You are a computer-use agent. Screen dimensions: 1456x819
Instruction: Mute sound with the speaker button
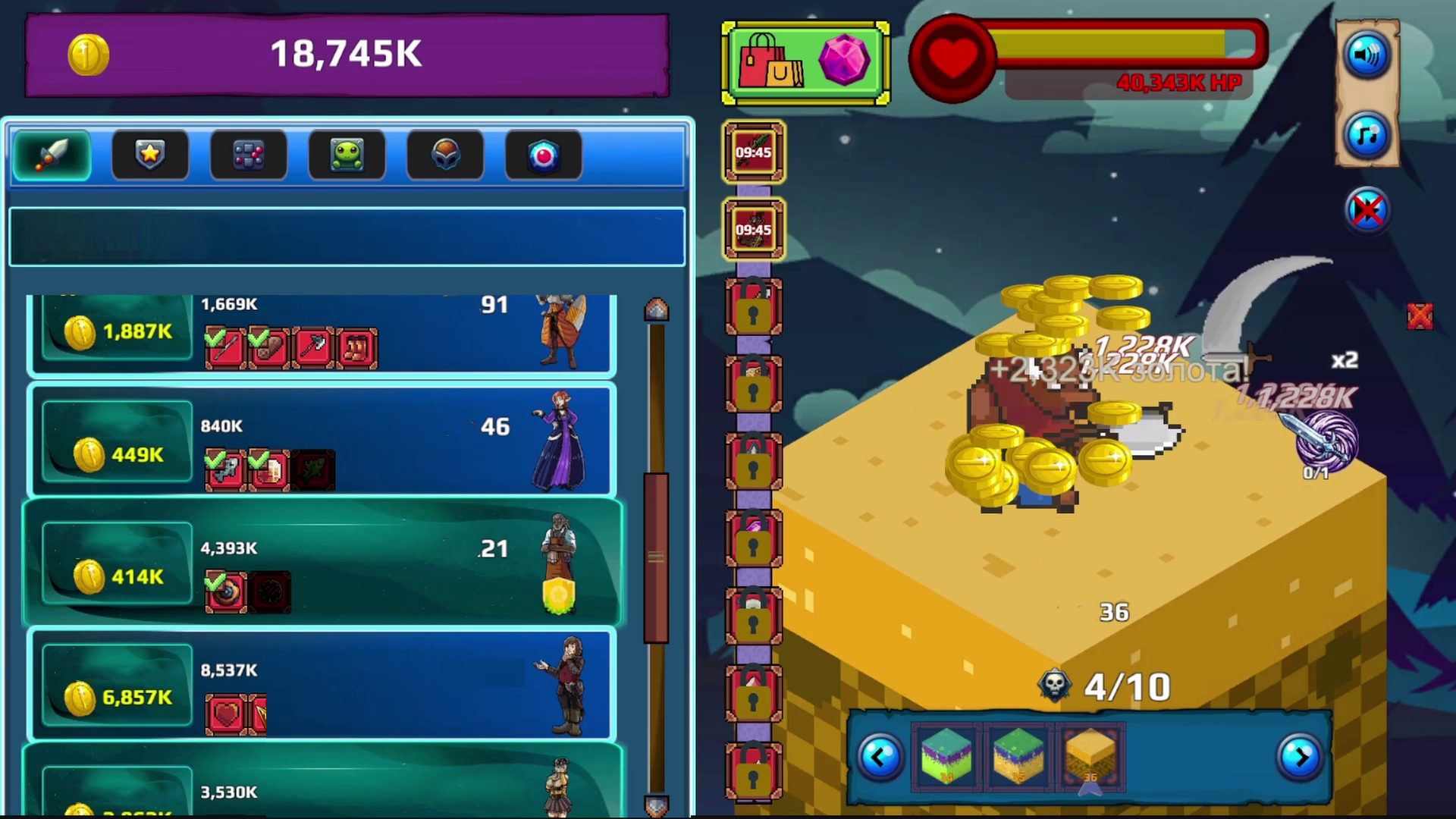tap(1366, 55)
